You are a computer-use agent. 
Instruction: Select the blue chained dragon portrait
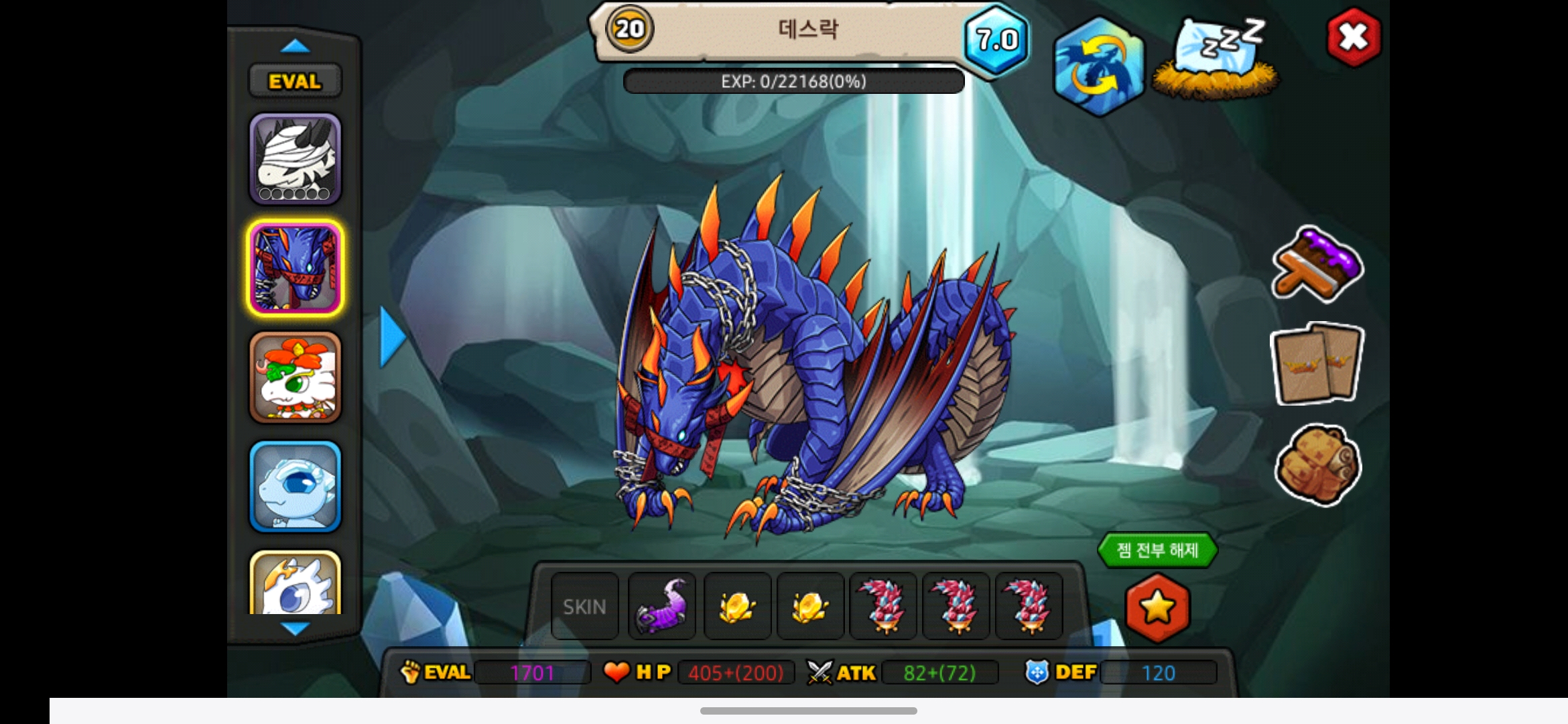296,268
